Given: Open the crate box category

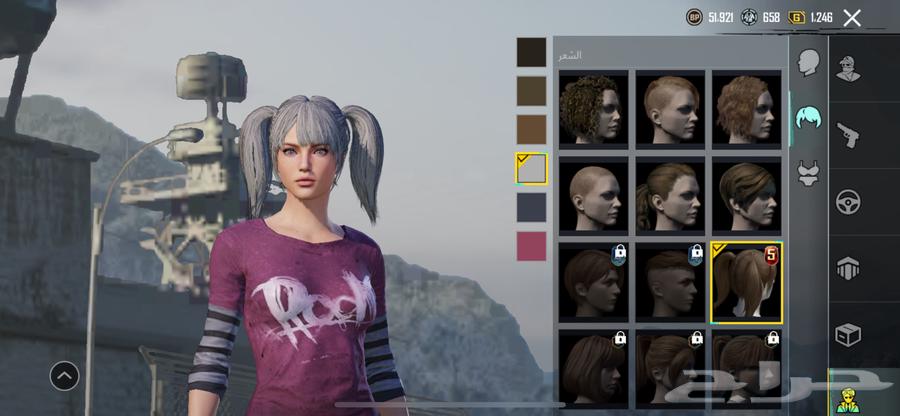Looking at the screenshot, I should 850,333.
